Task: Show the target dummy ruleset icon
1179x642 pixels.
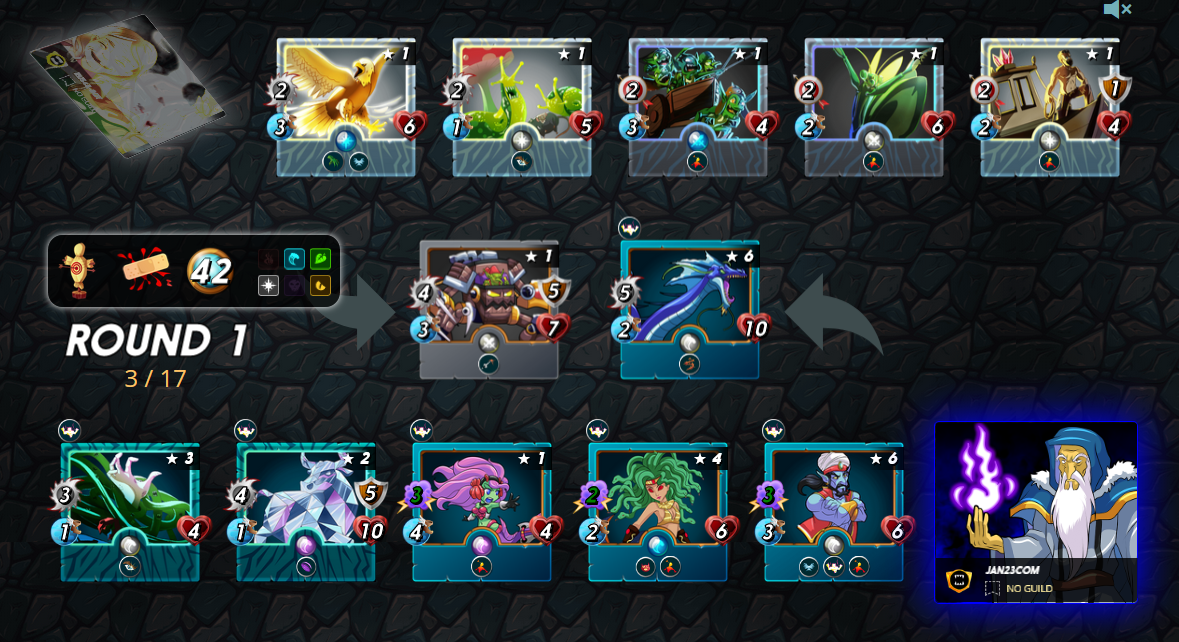Action: pos(77,270)
